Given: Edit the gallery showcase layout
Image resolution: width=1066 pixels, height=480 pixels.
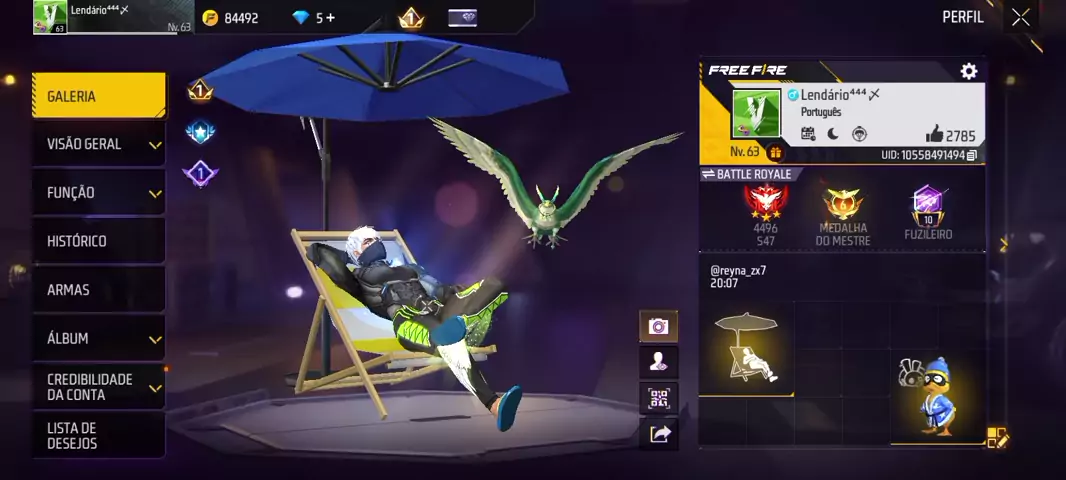Looking at the screenshot, I should 997,437.
